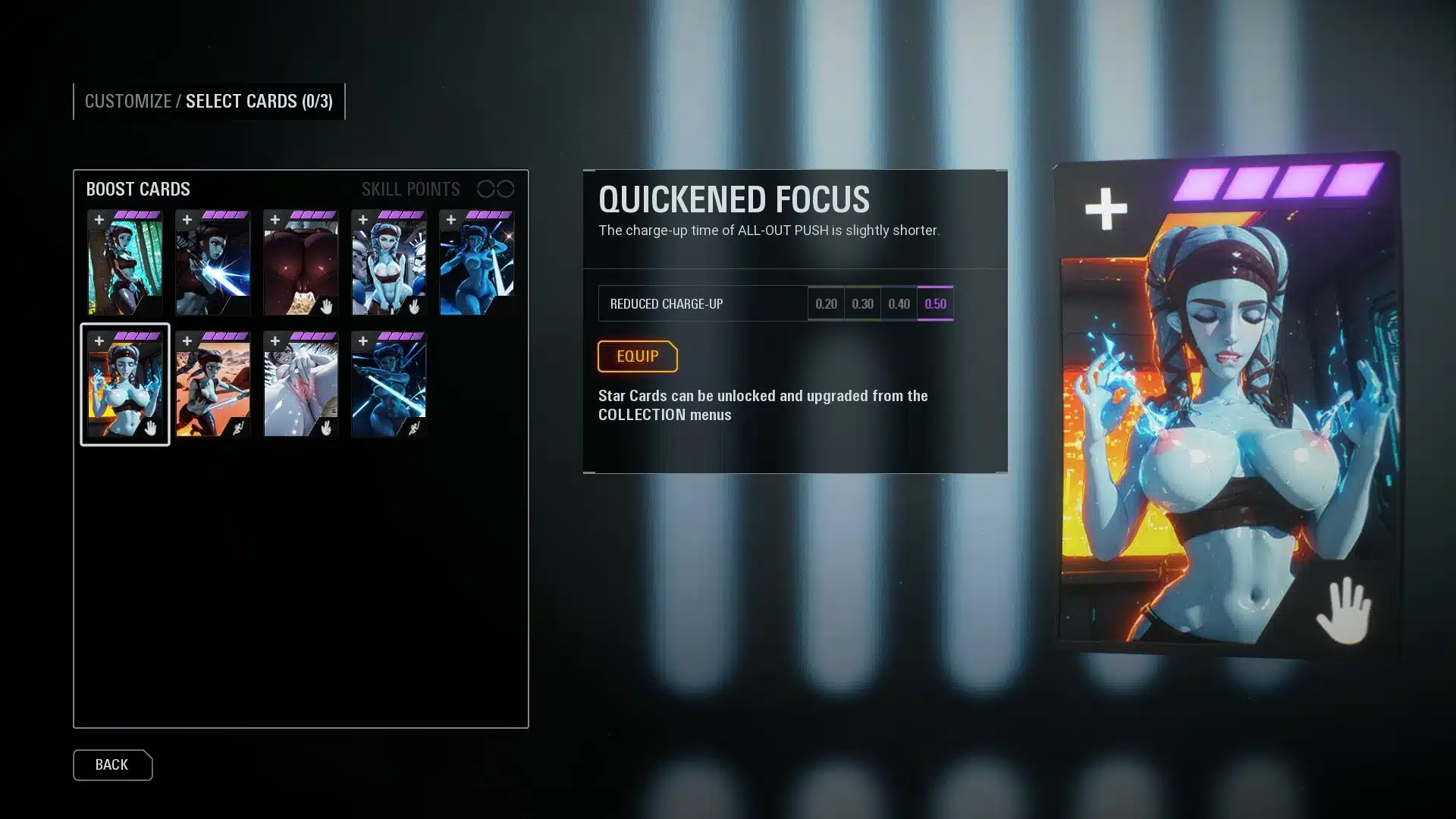Screen dimensions: 1456x819
Task: Choose the 0.30 reduced charge-up level
Action: click(862, 303)
